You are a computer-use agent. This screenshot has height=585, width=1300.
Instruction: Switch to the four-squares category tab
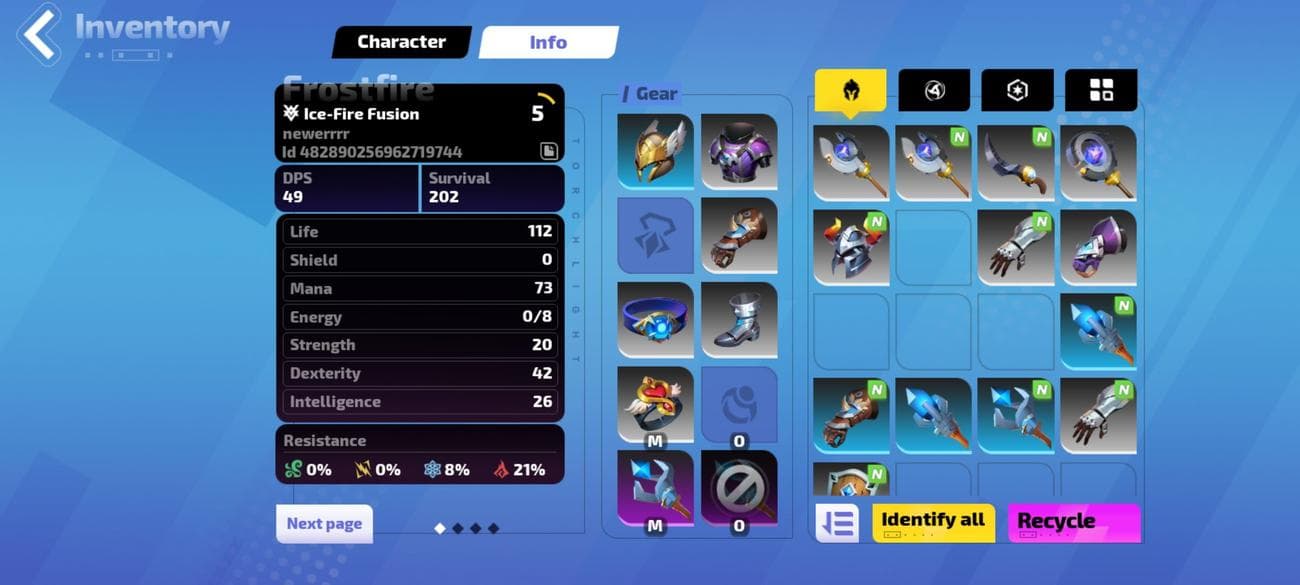coord(1101,91)
